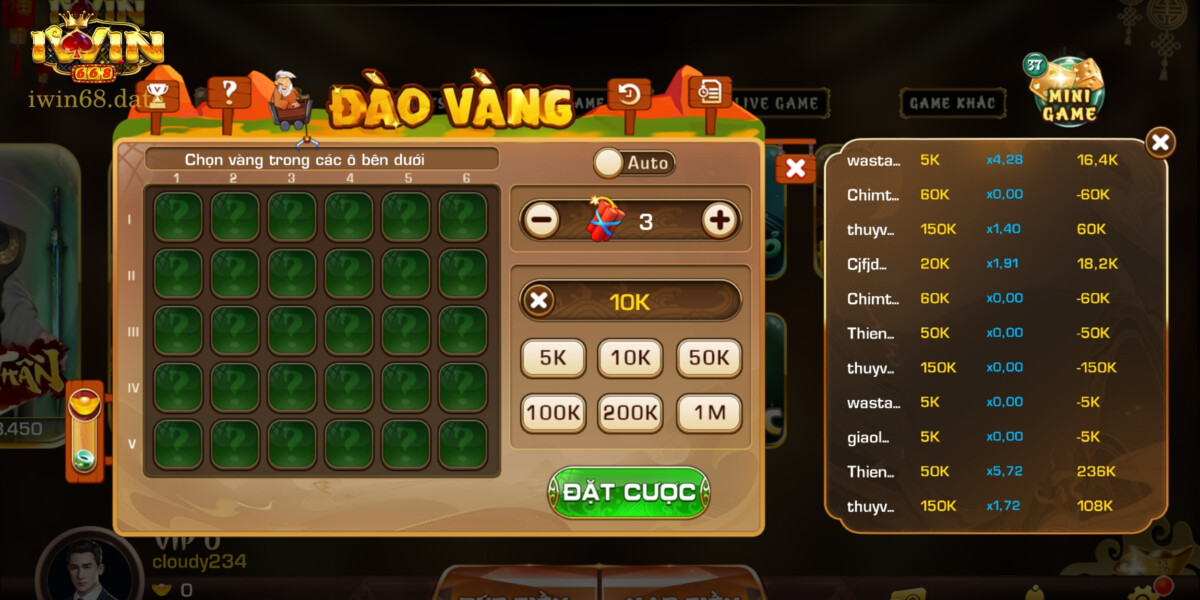Select the 50K bet chip
The image size is (1200, 600).
click(x=709, y=358)
